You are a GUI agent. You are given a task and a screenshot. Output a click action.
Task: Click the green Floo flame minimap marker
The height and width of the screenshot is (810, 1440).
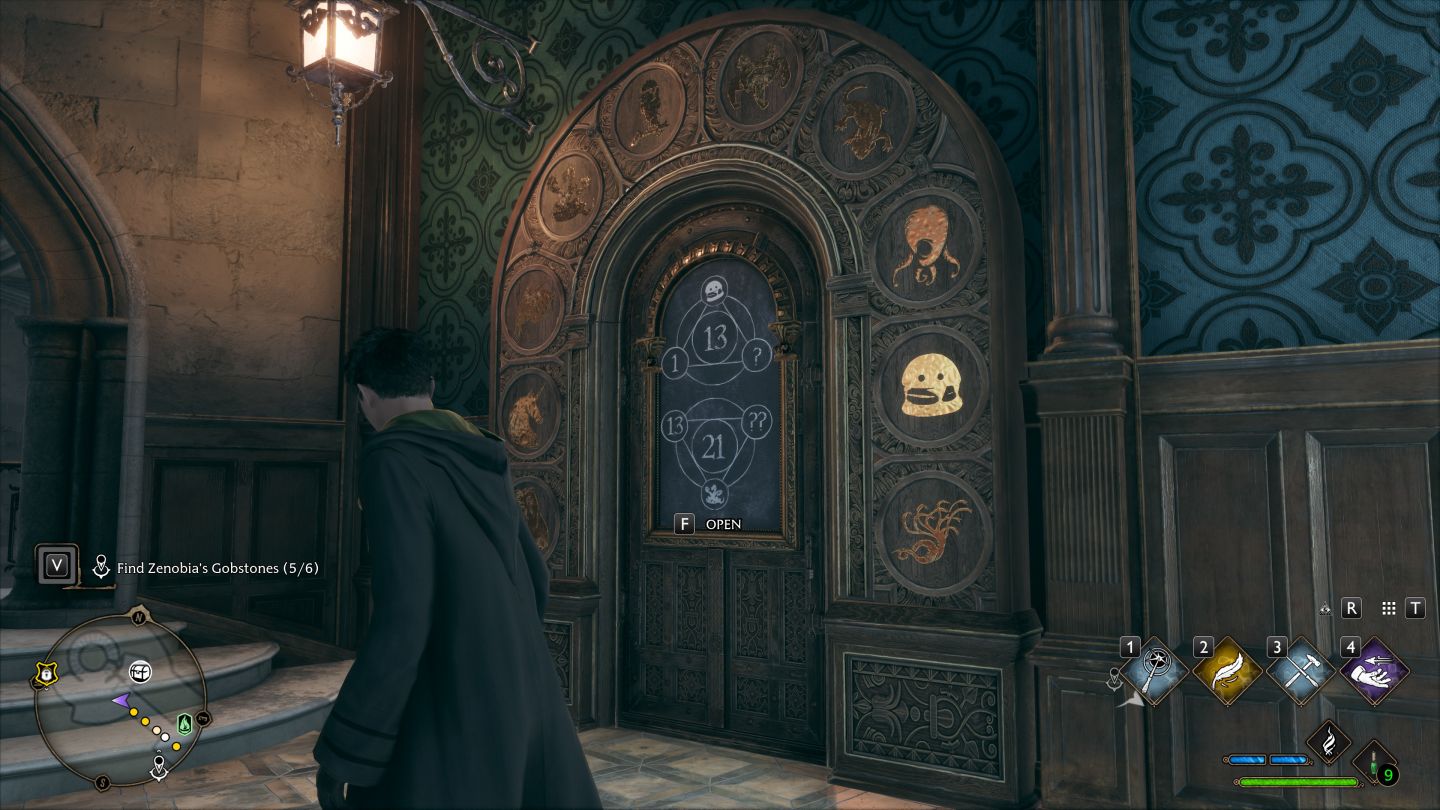pos(184,723)
